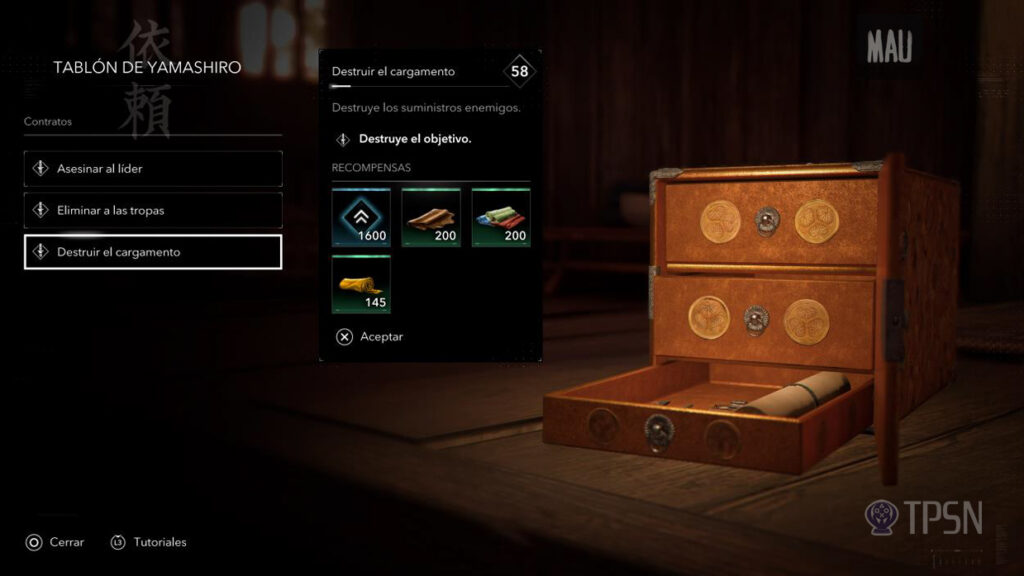Select the Asesinar al líder contract
This screenshot has height=576, width=1024.
point(153,169)
